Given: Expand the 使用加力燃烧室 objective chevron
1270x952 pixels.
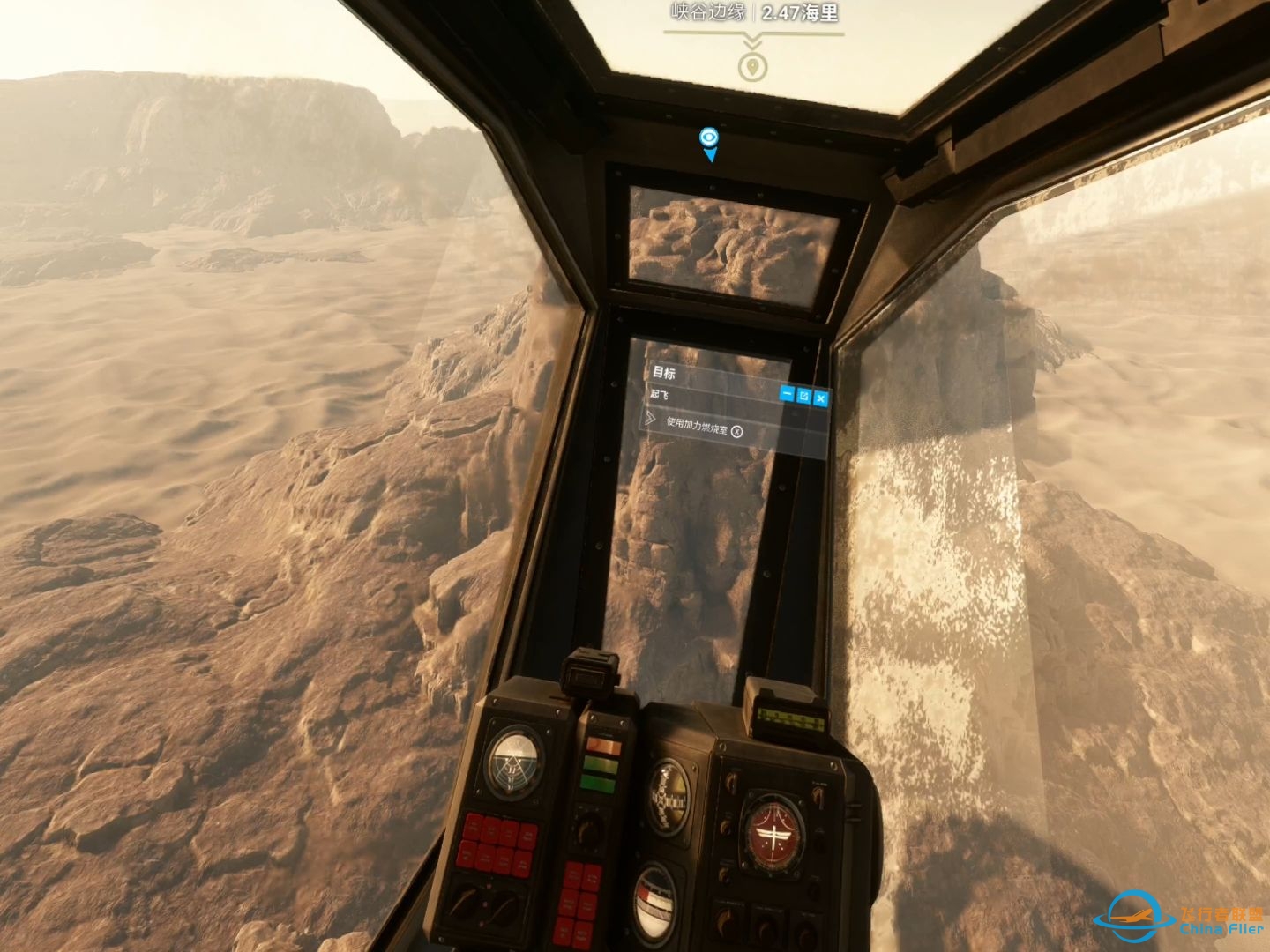Looking at the screenshot, I should pyautogui.click(x=651, y=420).
